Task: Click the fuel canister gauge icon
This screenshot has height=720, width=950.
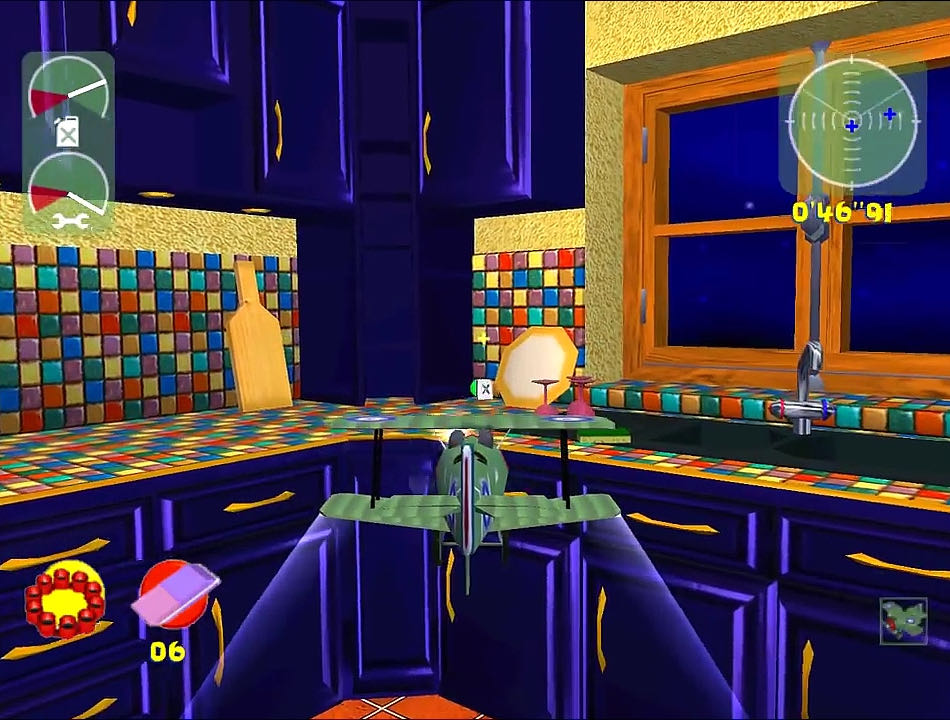Action: pyautogui.click(x=67, y=133)
